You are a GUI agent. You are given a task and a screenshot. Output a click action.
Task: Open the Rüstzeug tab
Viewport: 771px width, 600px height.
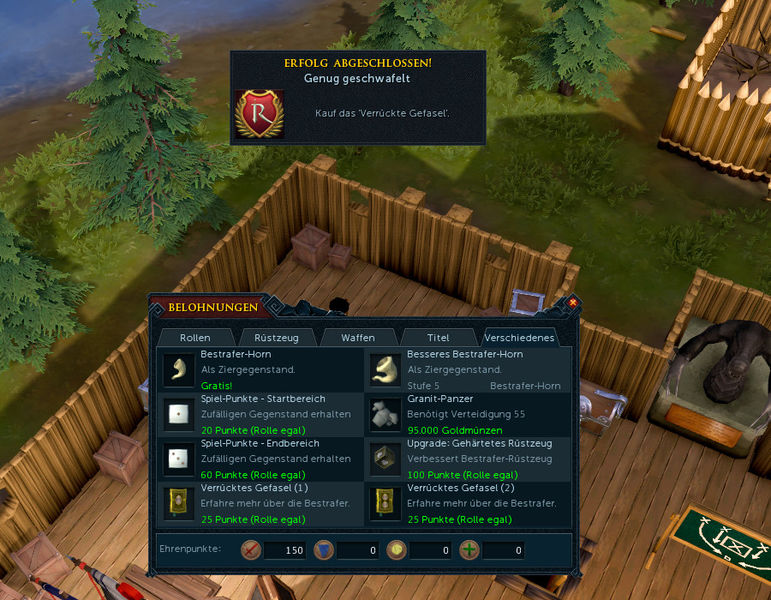[x=276, y=338]
